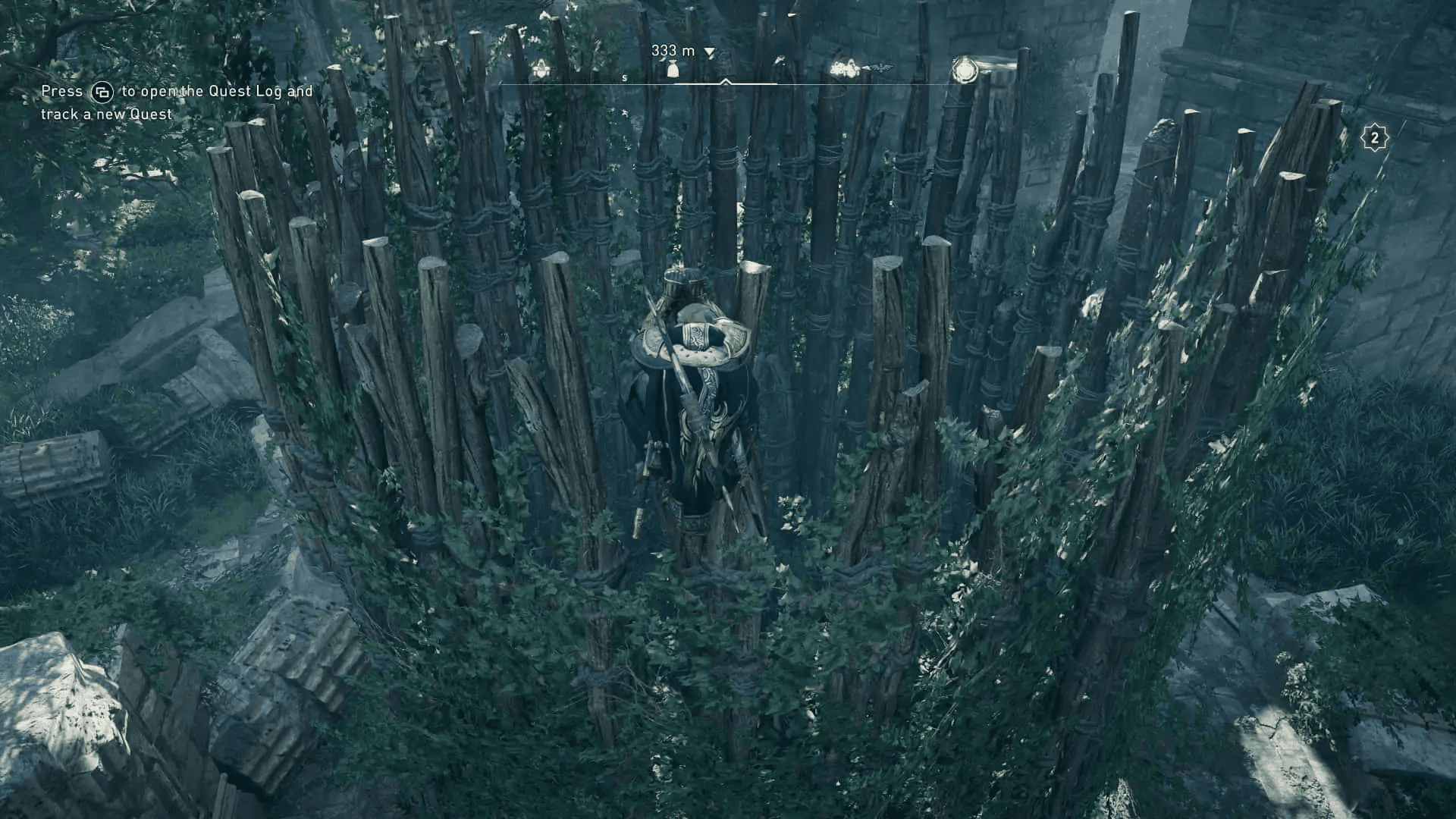
Task: Select the loot bag marker on the compass
Action: [673, 70]
